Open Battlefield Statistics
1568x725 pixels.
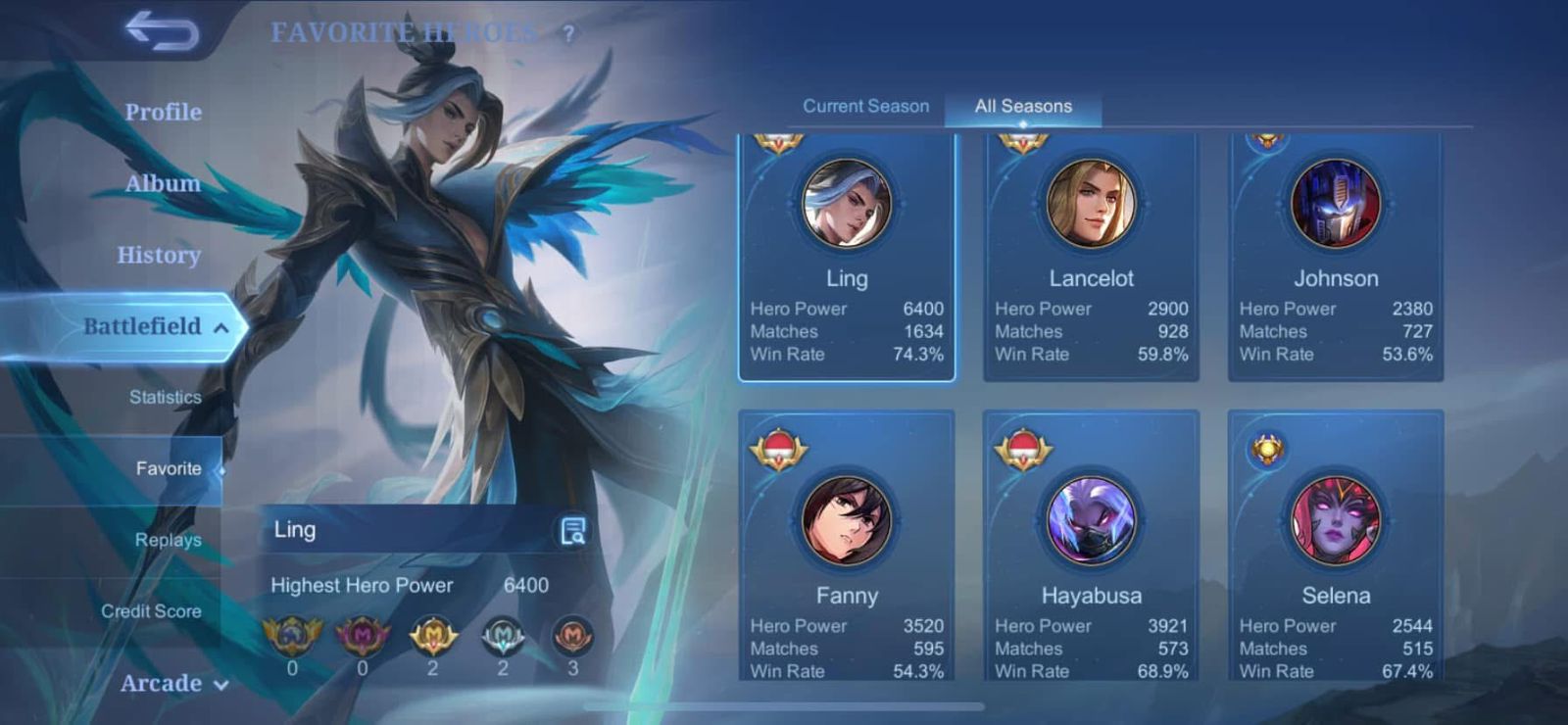[x=165, y=397]
